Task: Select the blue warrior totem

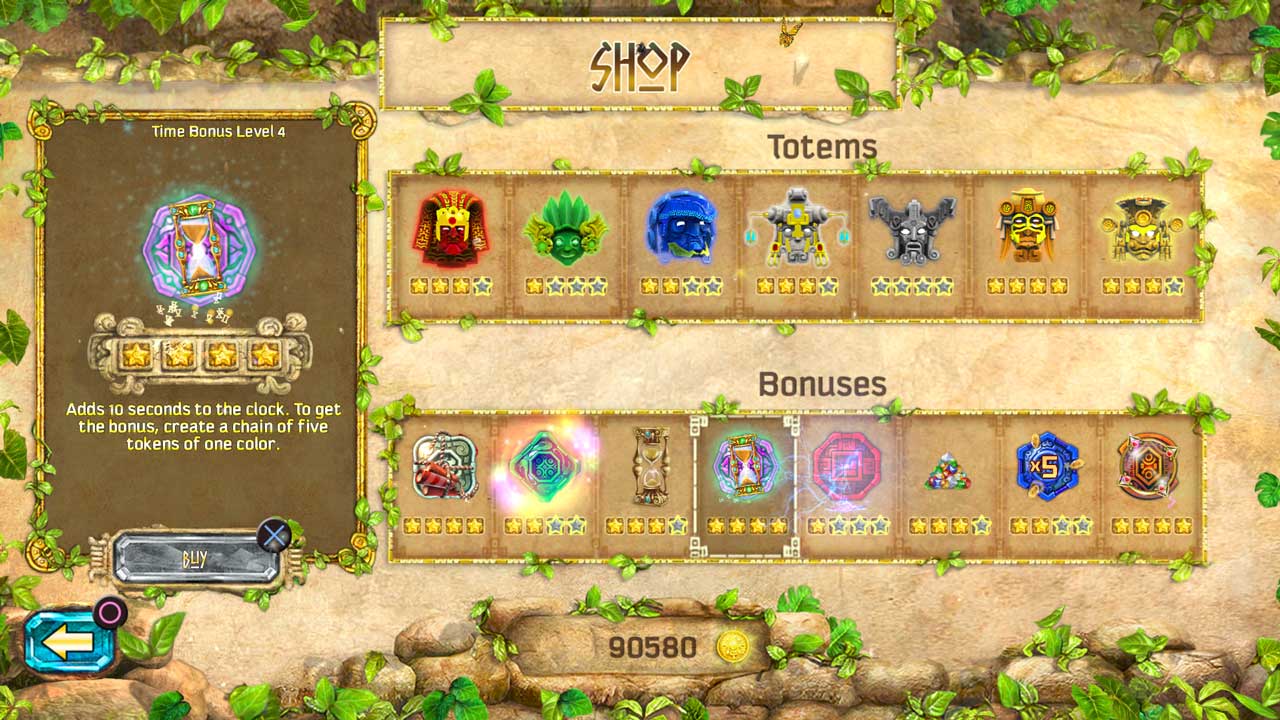Action: point(681,230)
